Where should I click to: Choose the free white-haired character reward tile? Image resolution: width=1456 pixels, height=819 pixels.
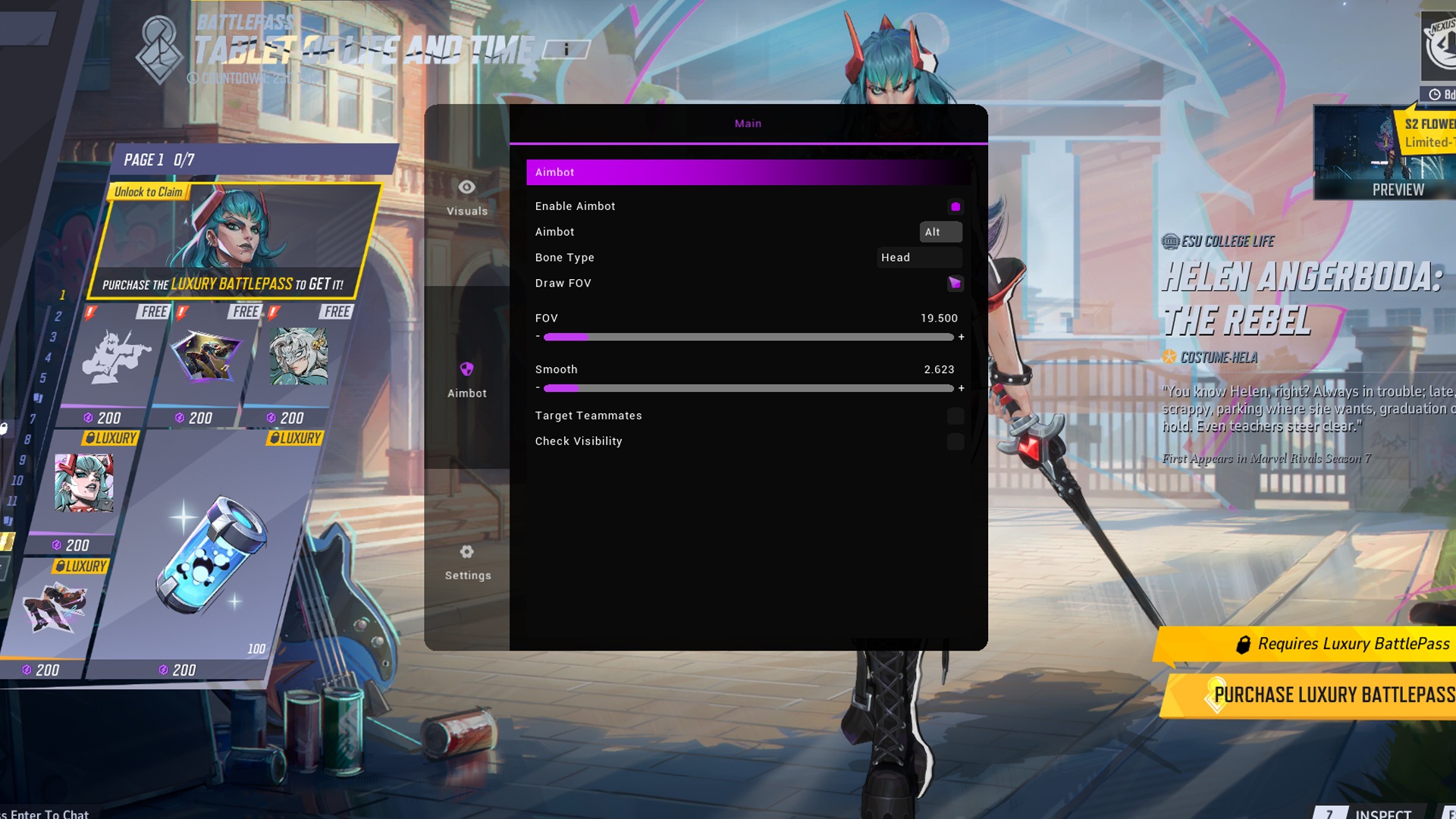(299, 356)
